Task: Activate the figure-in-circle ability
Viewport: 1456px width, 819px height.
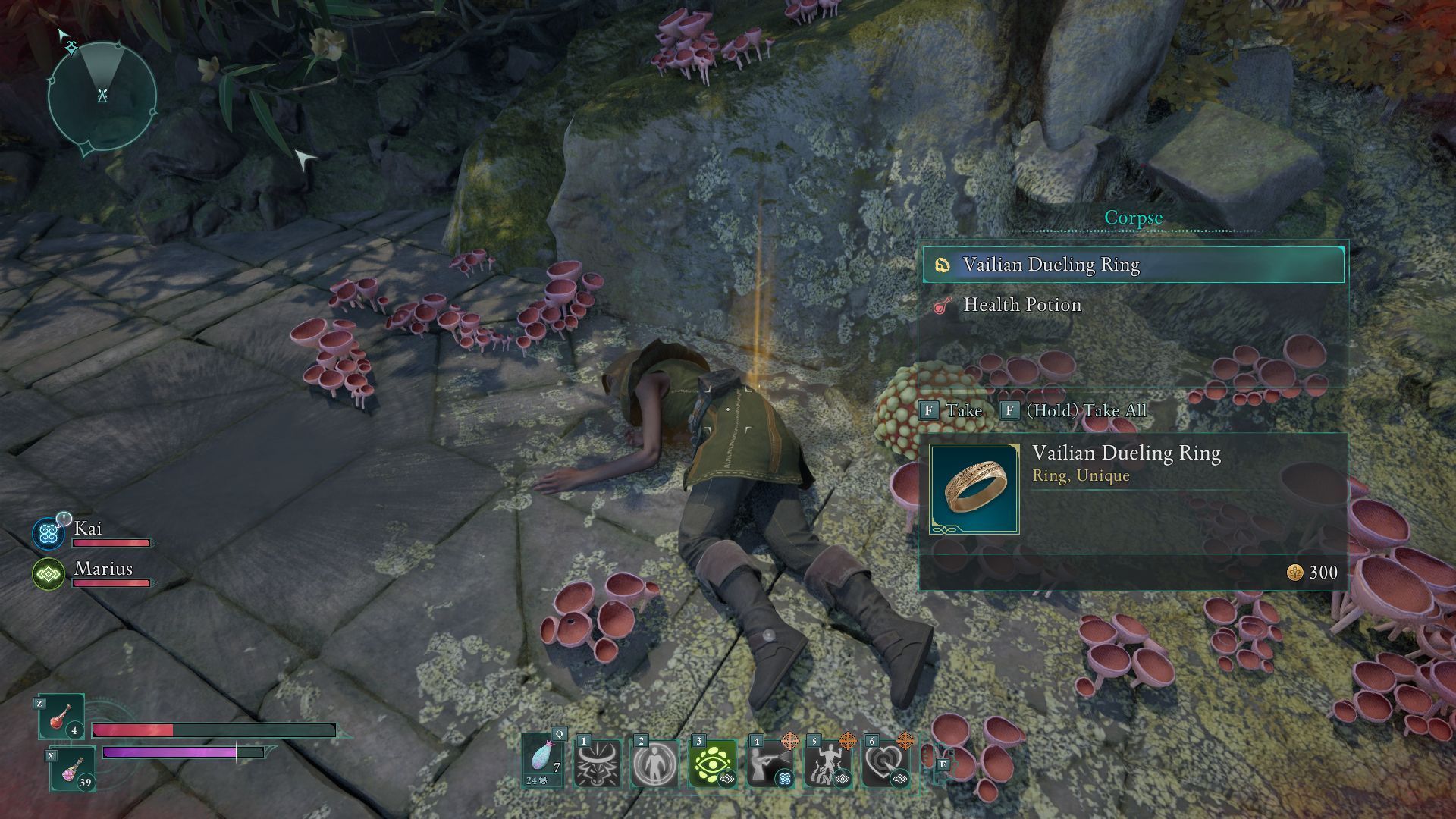Action: point(655,764)
